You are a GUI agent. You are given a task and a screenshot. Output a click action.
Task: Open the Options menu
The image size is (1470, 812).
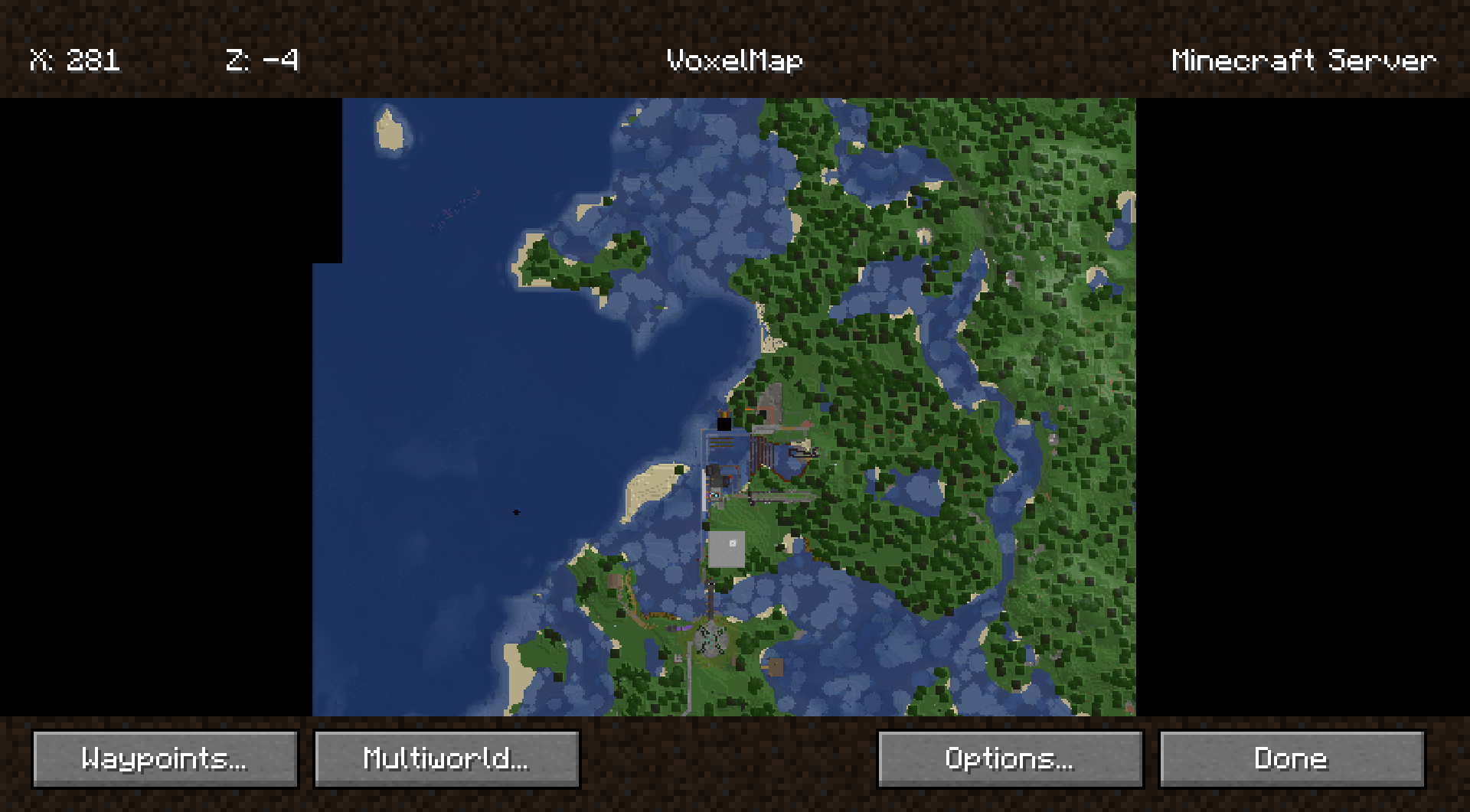pos(1009,758)
